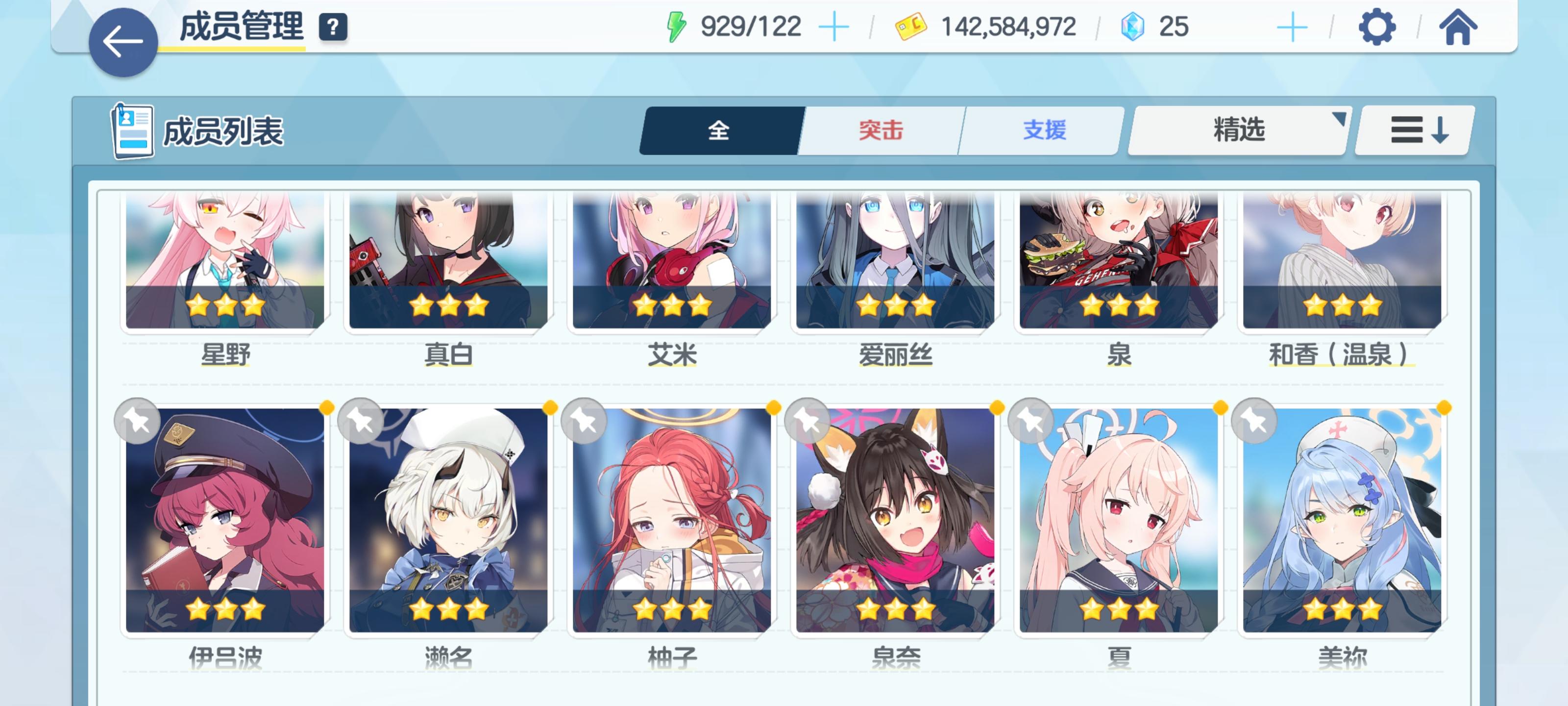Click the sort order icon
Image resolution: width=1568 pixels, height=706 pixels.
click(1412, 131)
